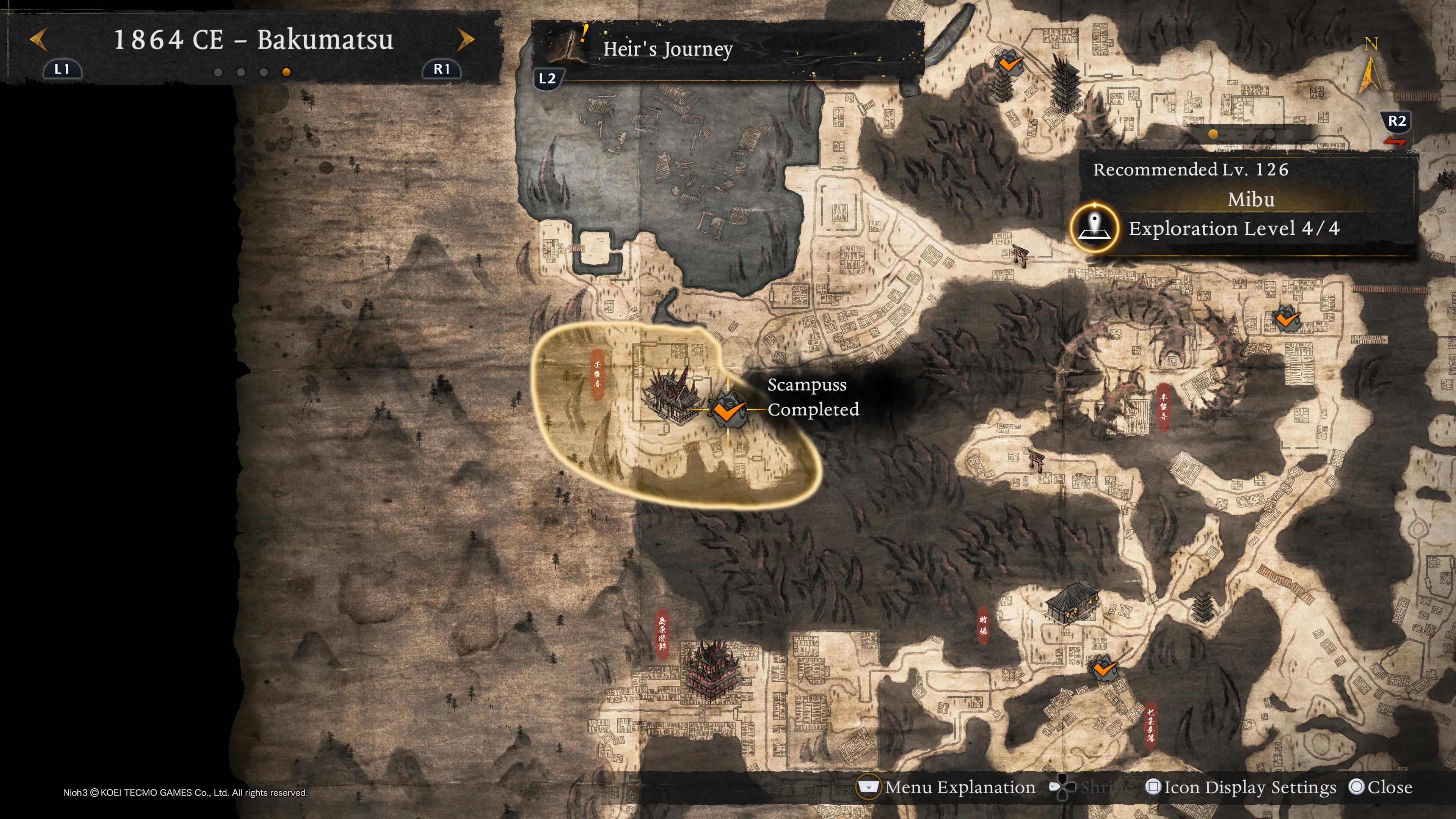Select the Scampuss marker beside the twin pagodas
The width and height of the screenshot is (1456, 819).
pyautogui.click(x=1009, y=63)
